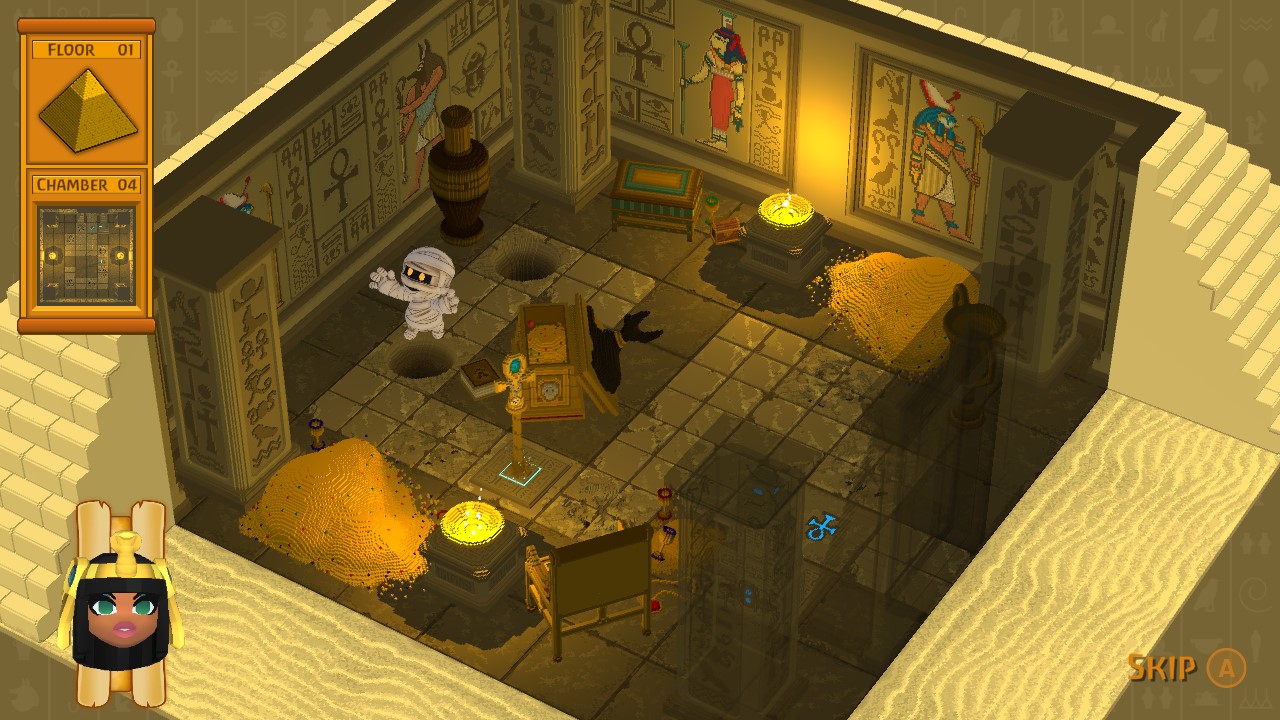Expand the Chamber 04 header panel

click(x=85, y=185)
